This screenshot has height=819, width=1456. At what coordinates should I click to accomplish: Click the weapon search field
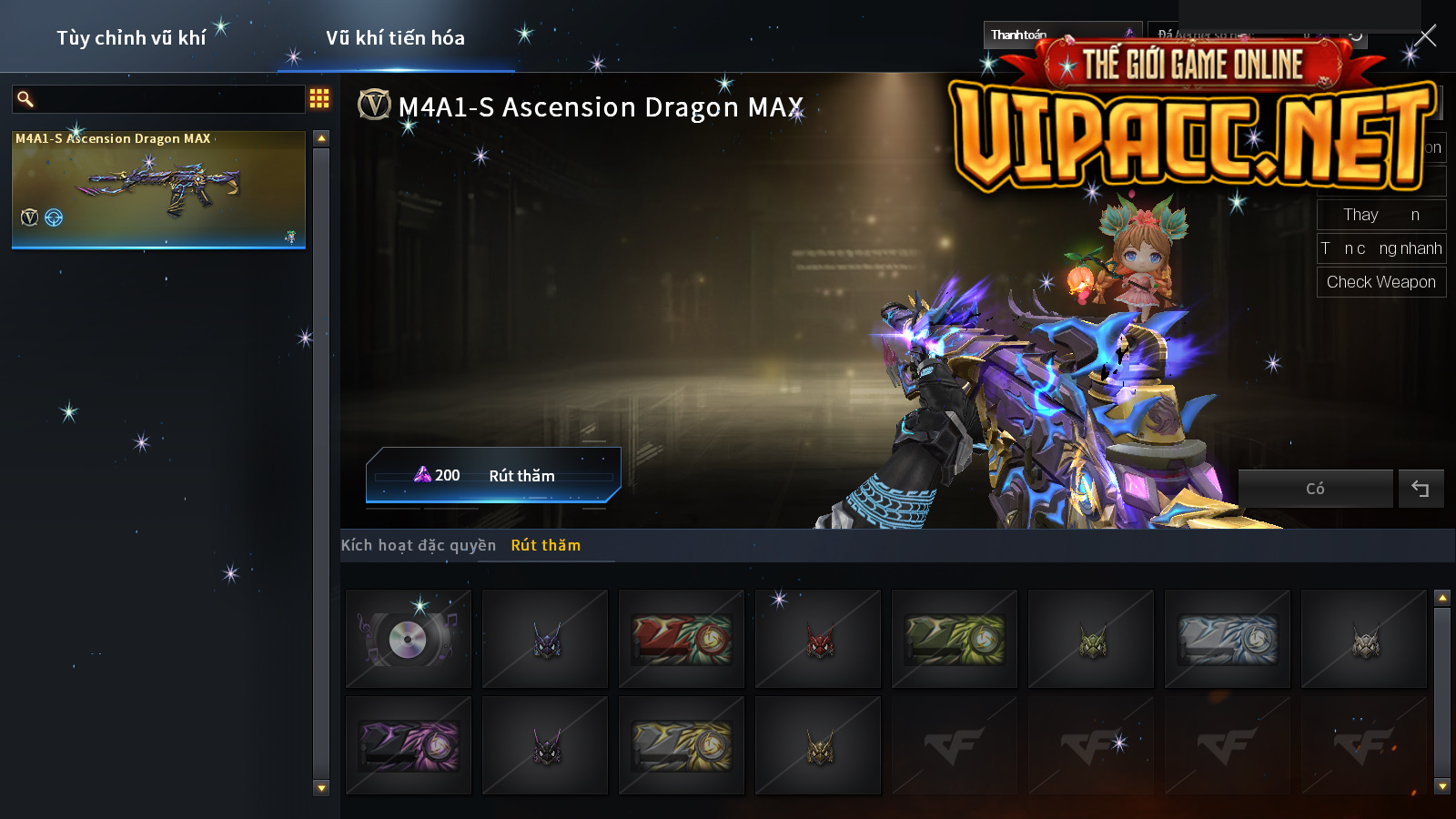168,99
